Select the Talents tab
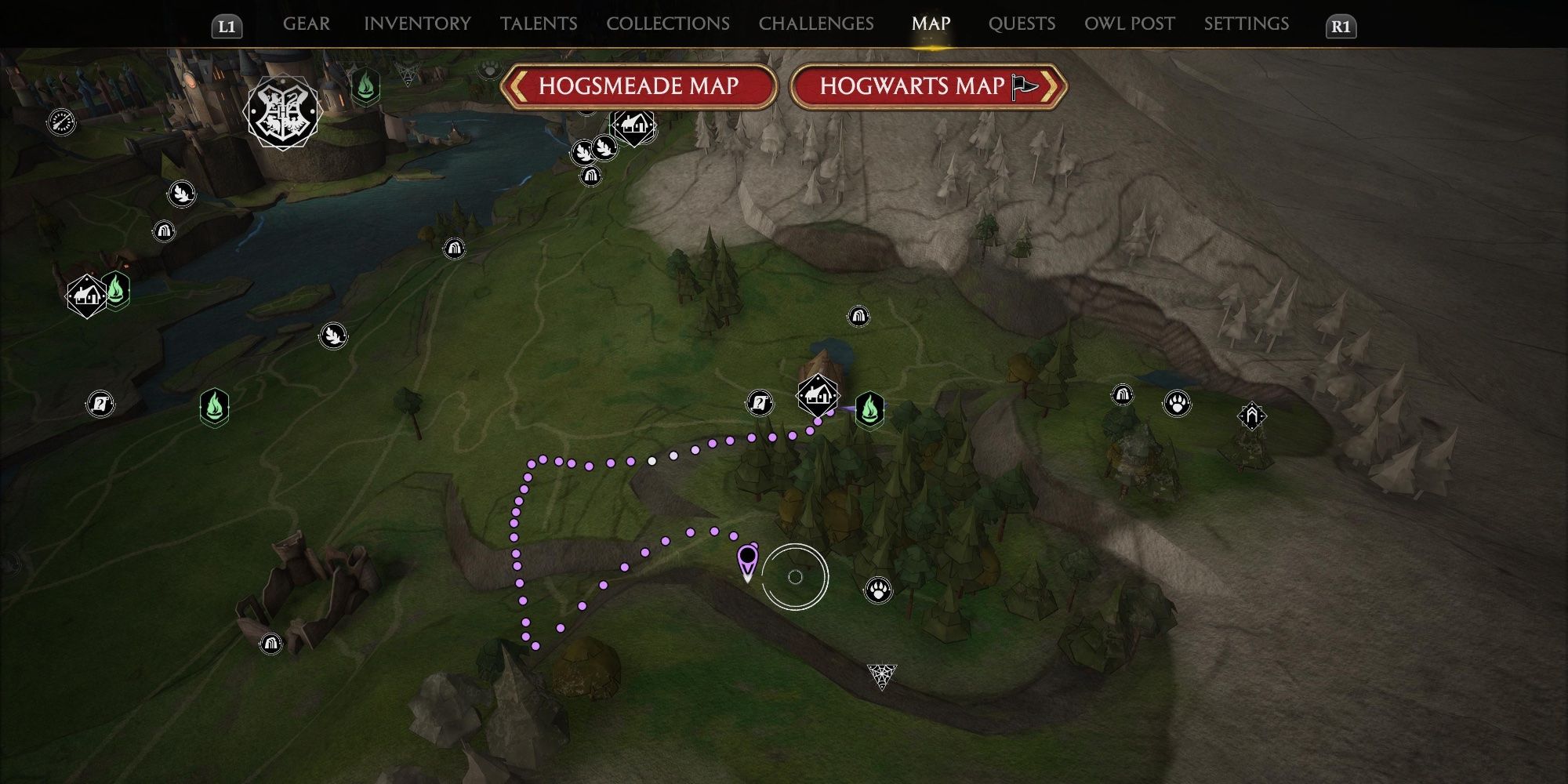 pyautogui.click(x=539, y=24)
